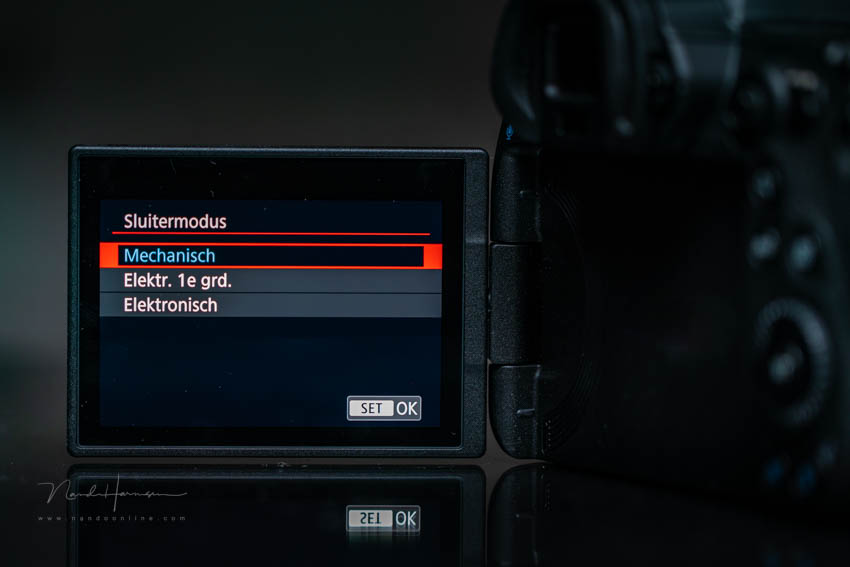Select the Elektronisch shutter mode
850x567 pixels.
pos(270,305)
